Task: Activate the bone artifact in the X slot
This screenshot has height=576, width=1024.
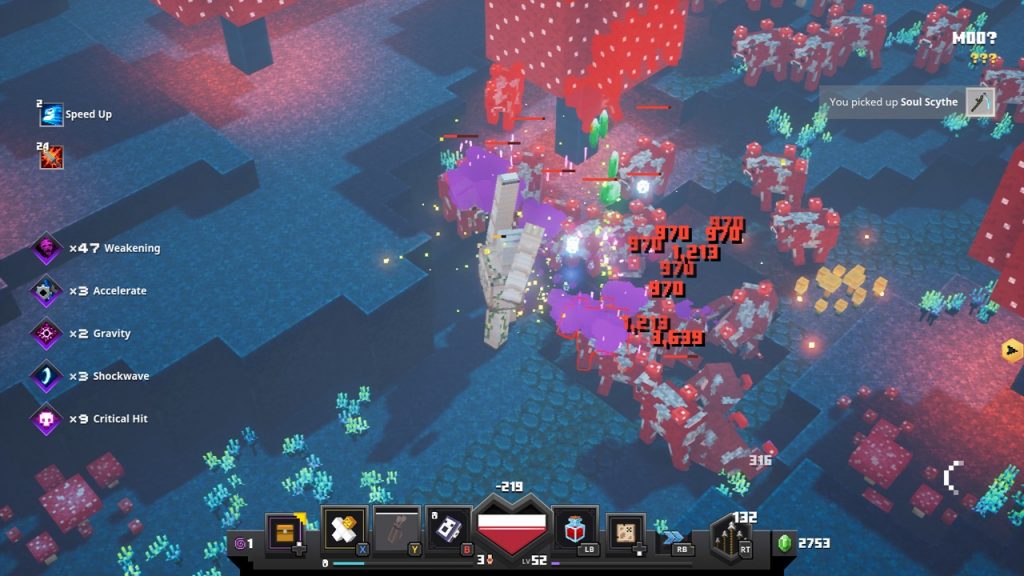Action: coord(344,529)
